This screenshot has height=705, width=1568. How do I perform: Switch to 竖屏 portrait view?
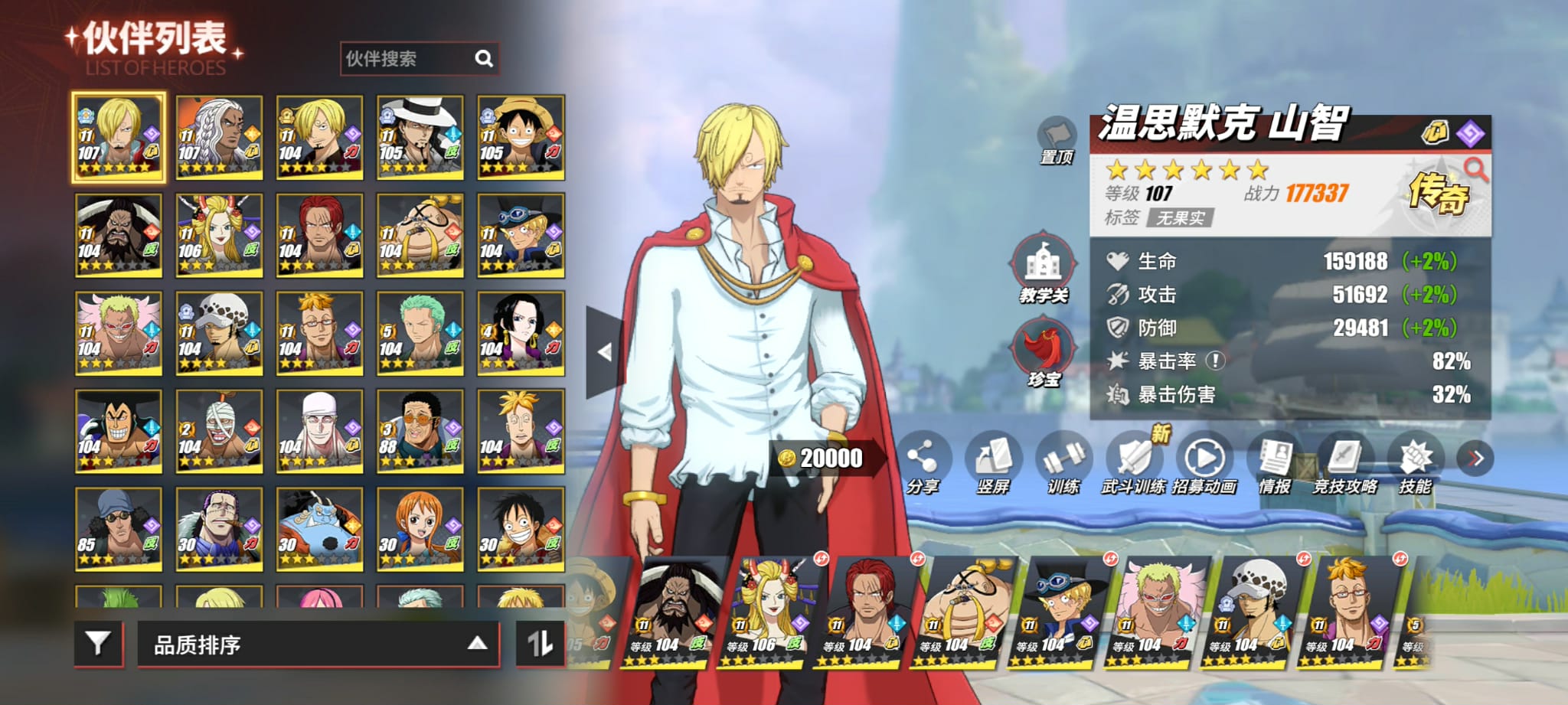click(993, 461)
